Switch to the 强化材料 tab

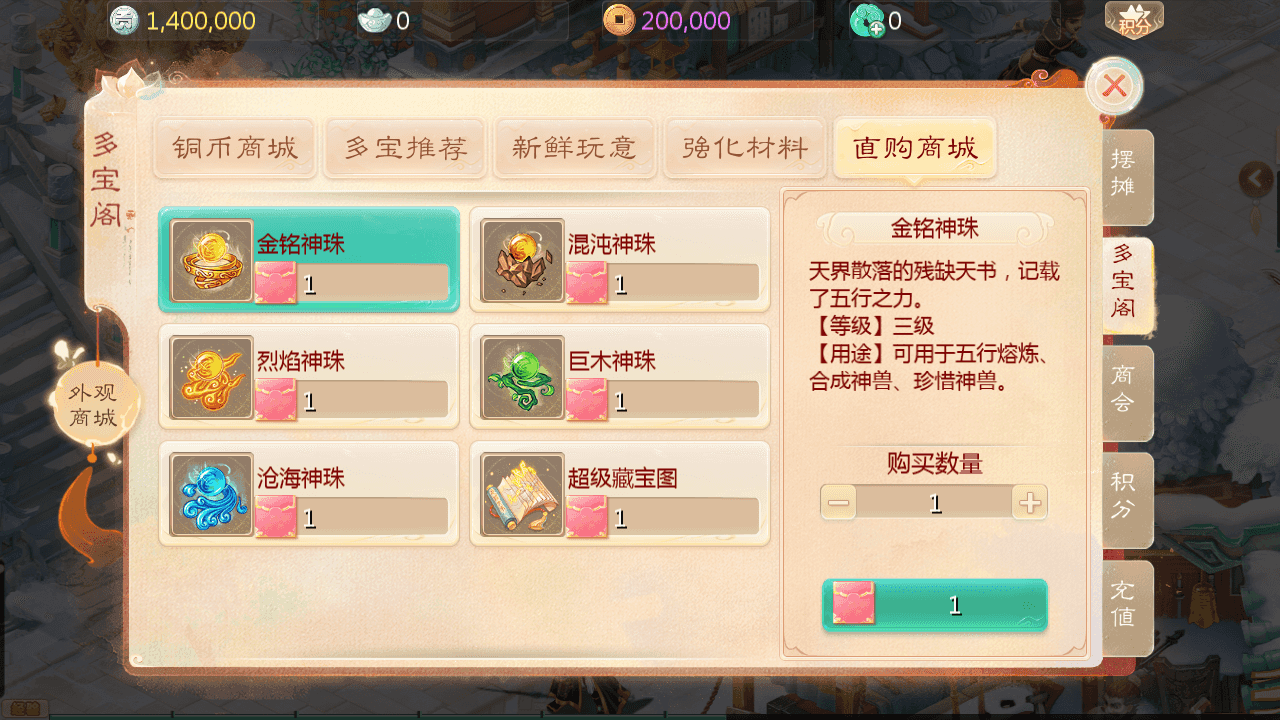pyautogui.click(x=744, y=147)
